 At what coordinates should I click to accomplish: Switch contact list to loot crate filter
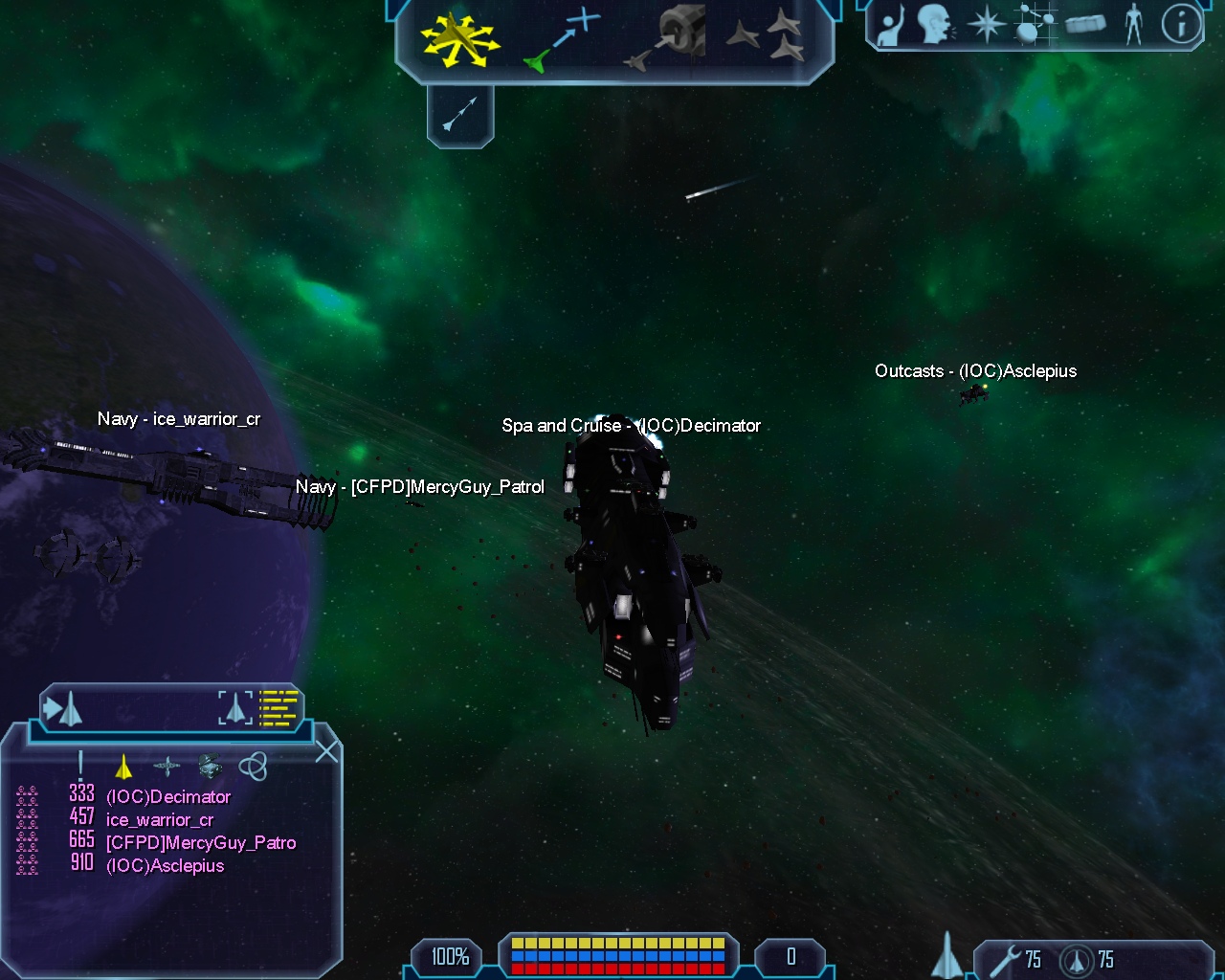(x=210, y=766)
